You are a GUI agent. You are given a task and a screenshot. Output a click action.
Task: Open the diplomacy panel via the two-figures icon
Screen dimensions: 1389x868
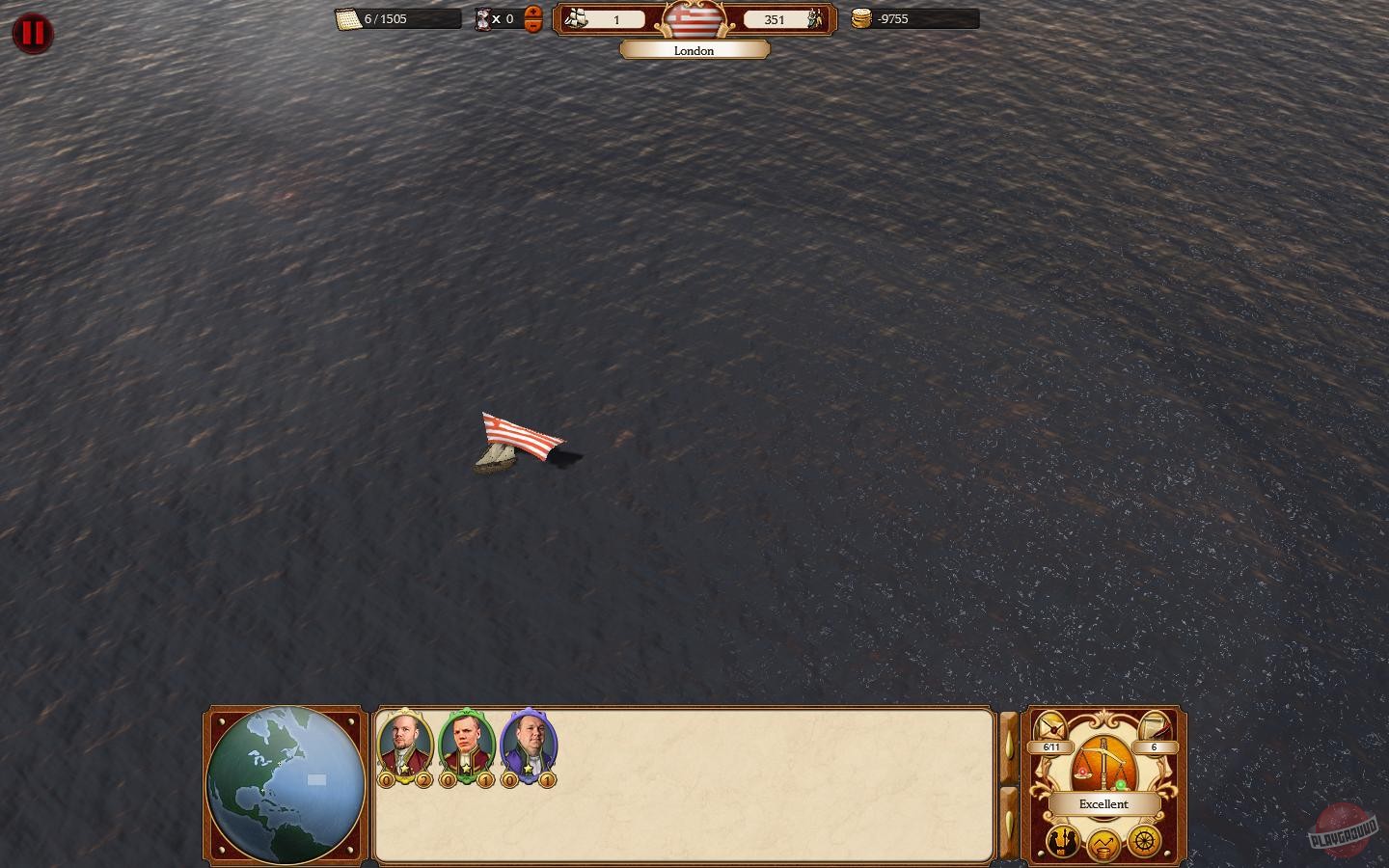(x=1062, y=843)
